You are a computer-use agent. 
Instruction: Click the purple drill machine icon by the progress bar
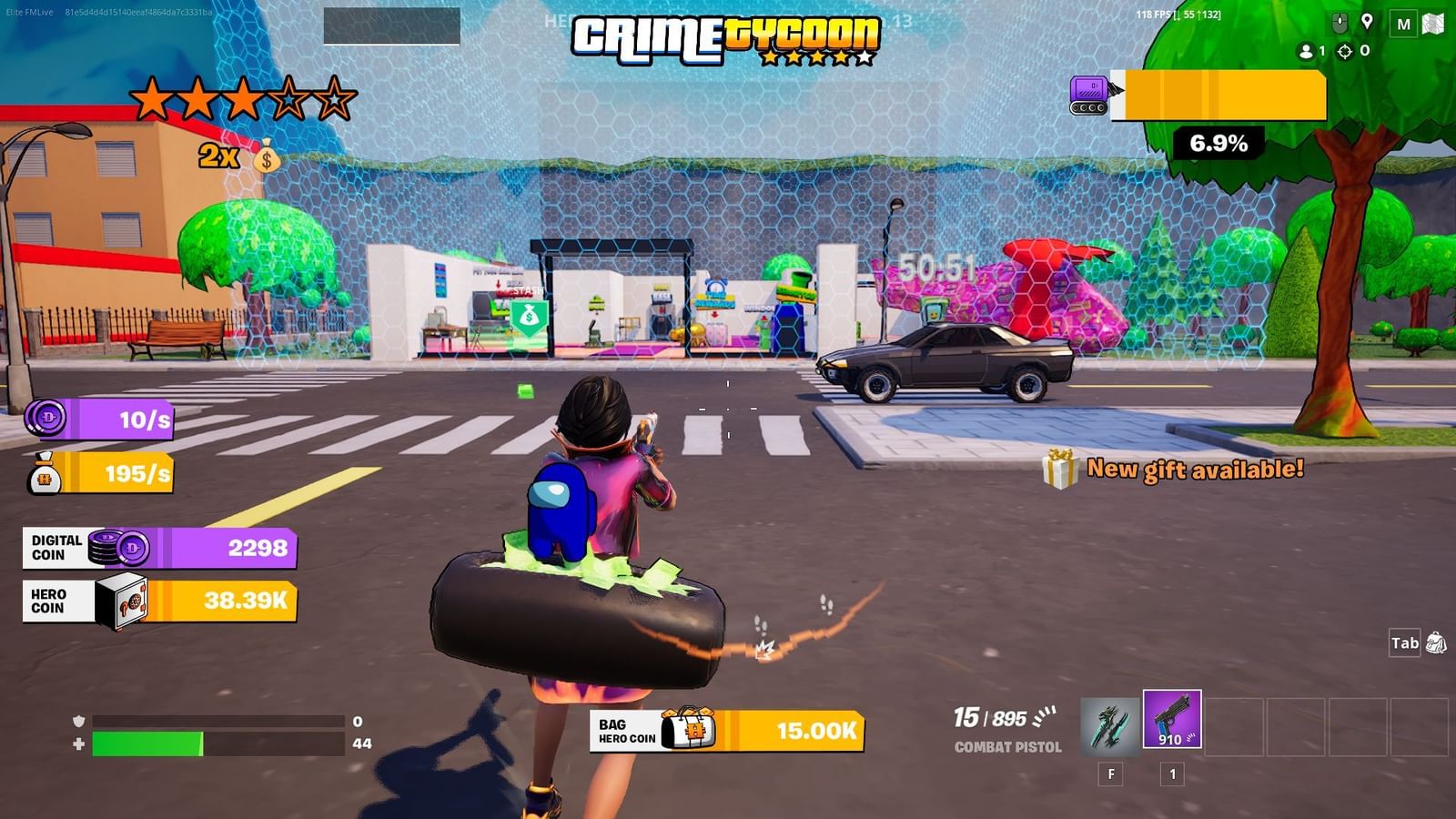(x=1088, y=94)
